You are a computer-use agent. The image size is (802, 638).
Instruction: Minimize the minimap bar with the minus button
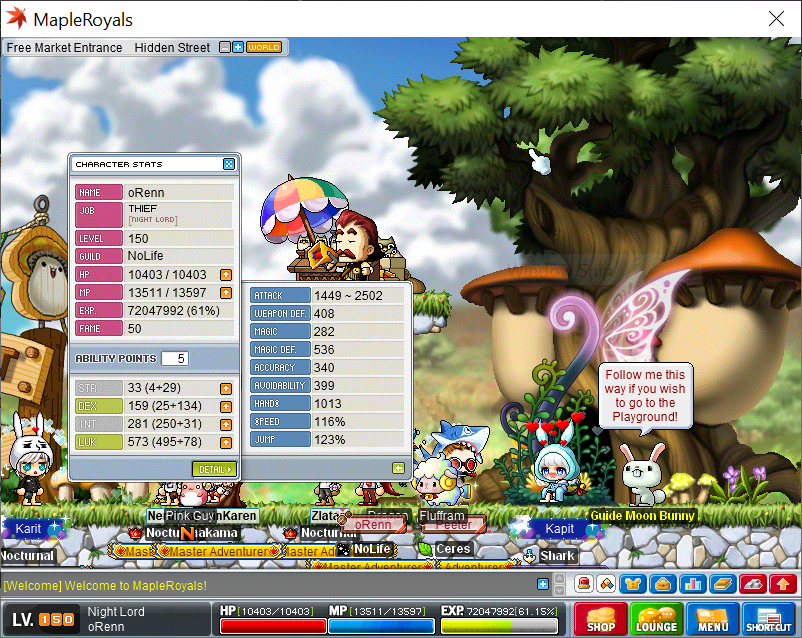[x=225, y=47]
